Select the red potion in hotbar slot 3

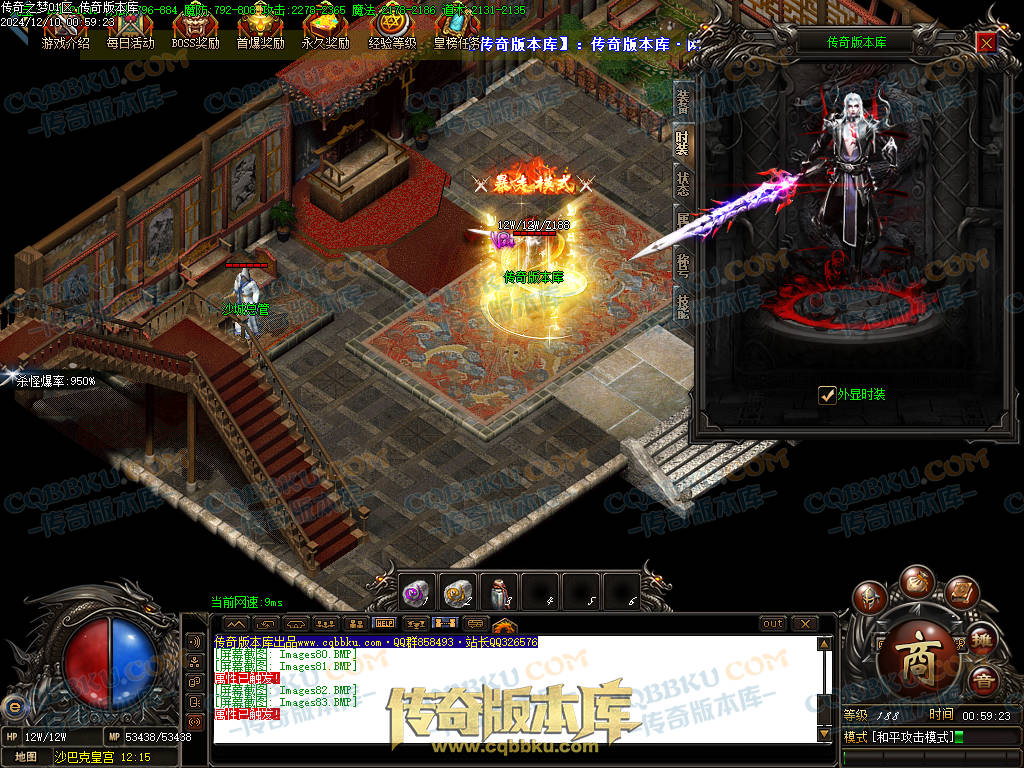[x=499, y=592]
